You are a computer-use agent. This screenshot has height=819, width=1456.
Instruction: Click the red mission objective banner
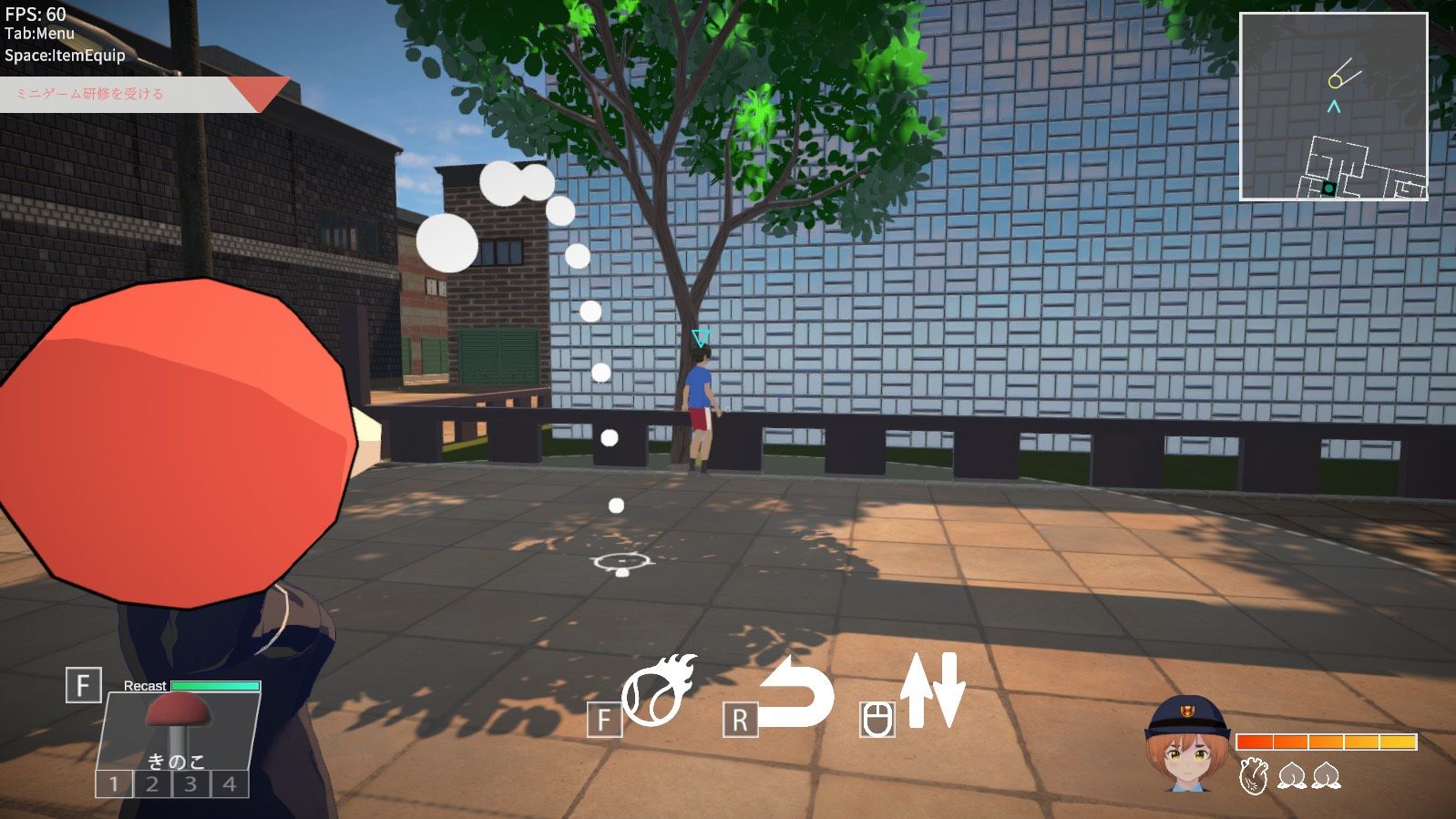click(x=137, y=94)
